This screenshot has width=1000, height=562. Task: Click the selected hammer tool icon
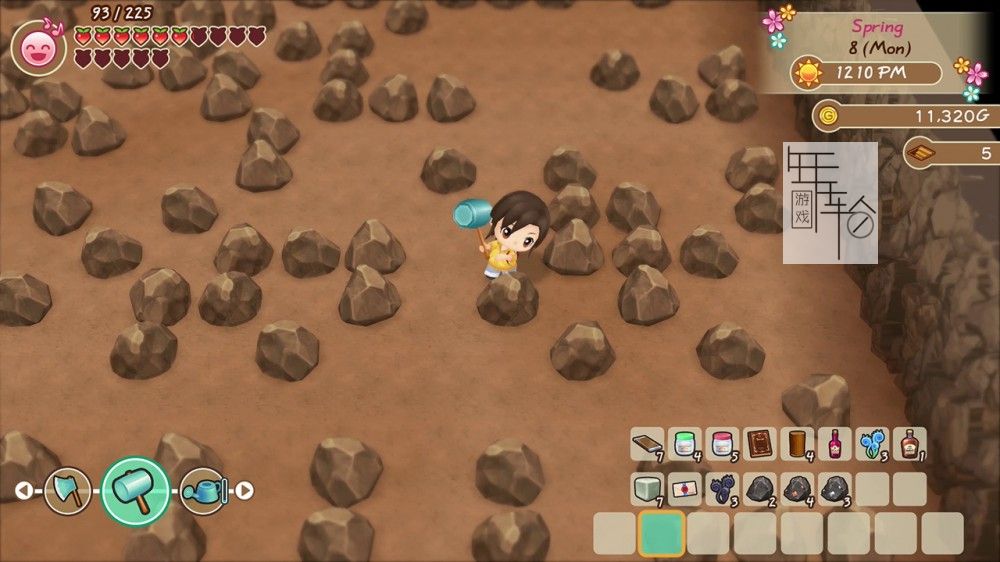135,490
